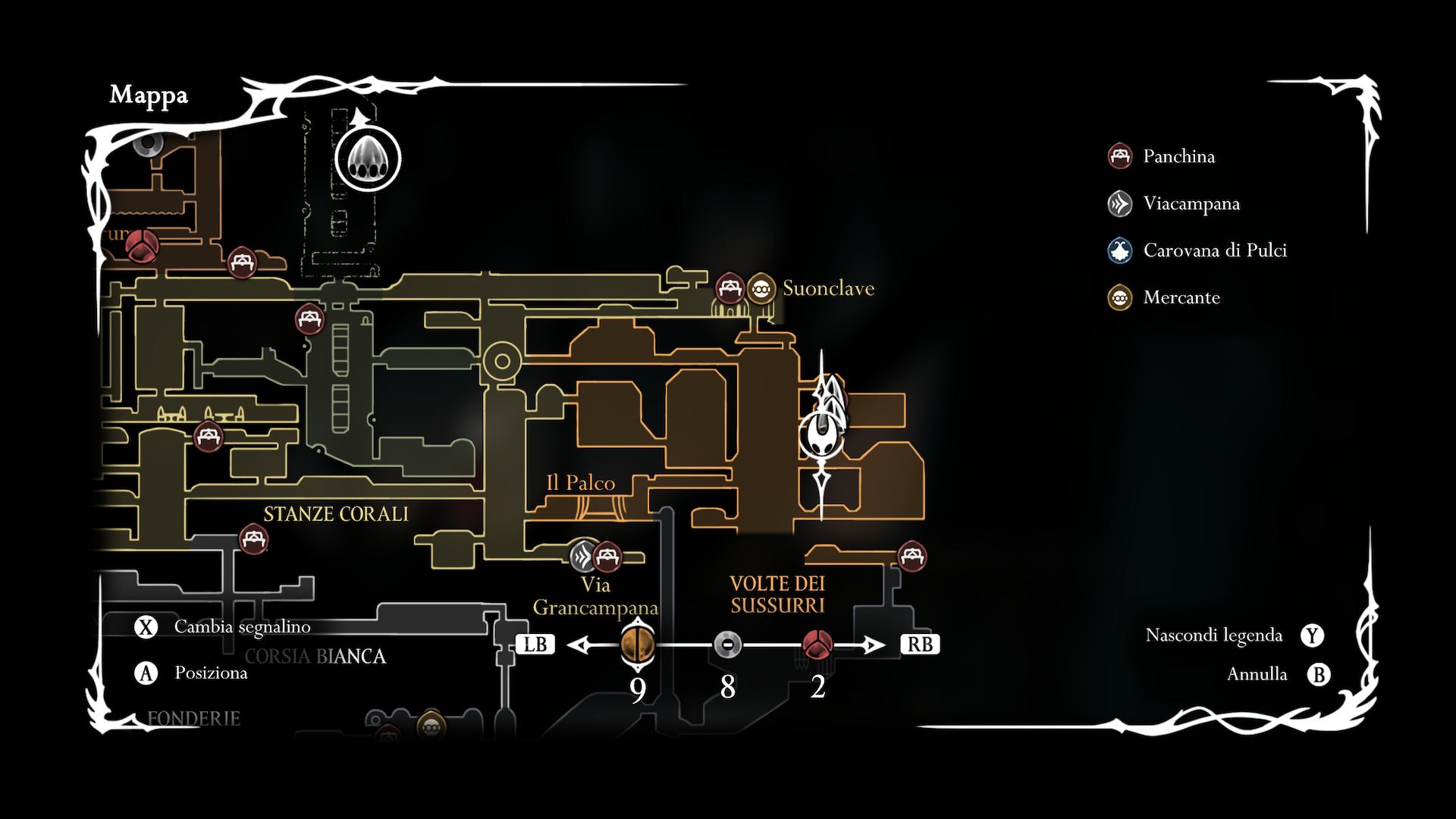Viewport: 1456px width, 819px height.
Task: Select the bench icon below Stanze Corali
Action: coord(253,539)
